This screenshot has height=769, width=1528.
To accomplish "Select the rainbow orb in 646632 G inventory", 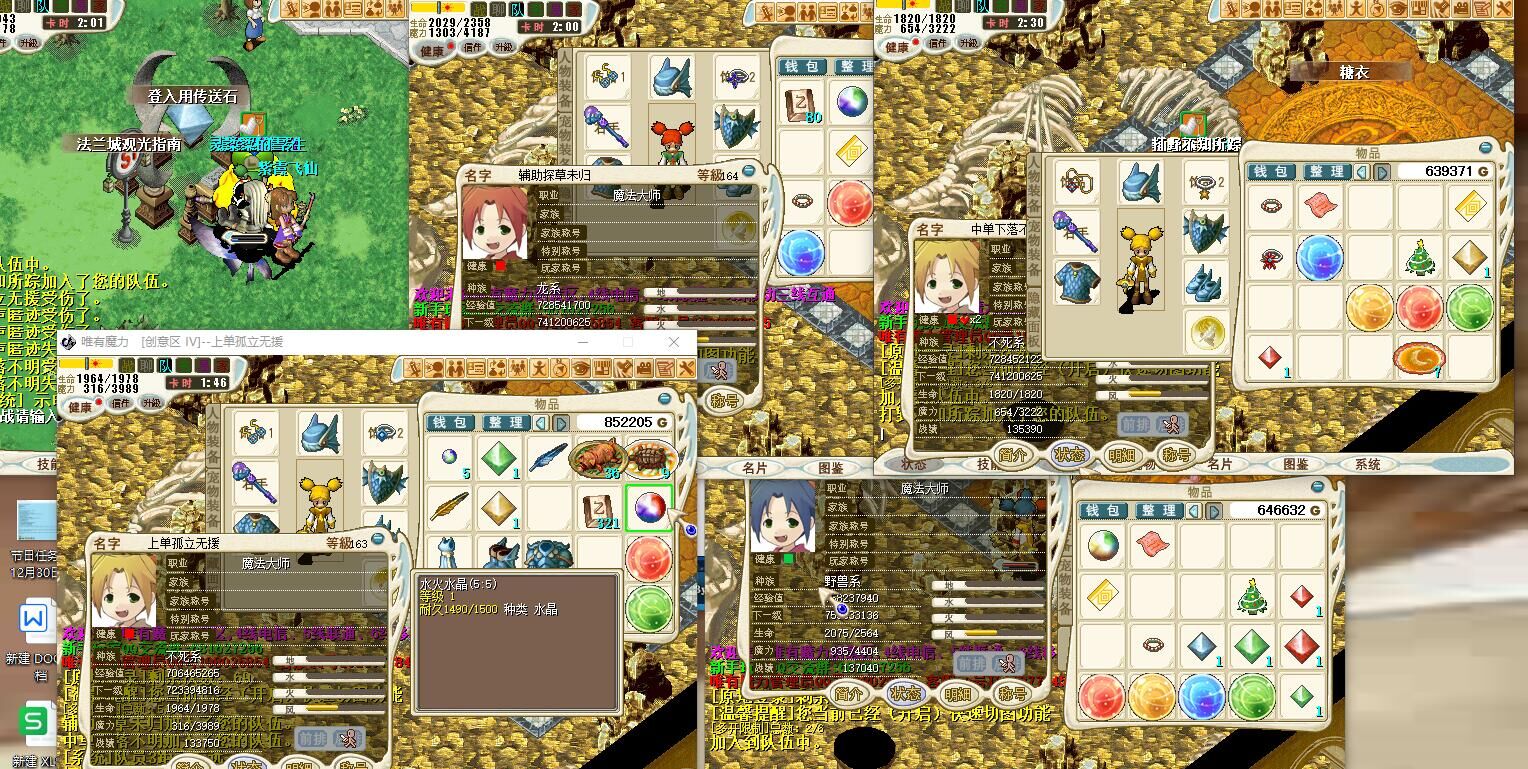I will [x=1103, y=546].
